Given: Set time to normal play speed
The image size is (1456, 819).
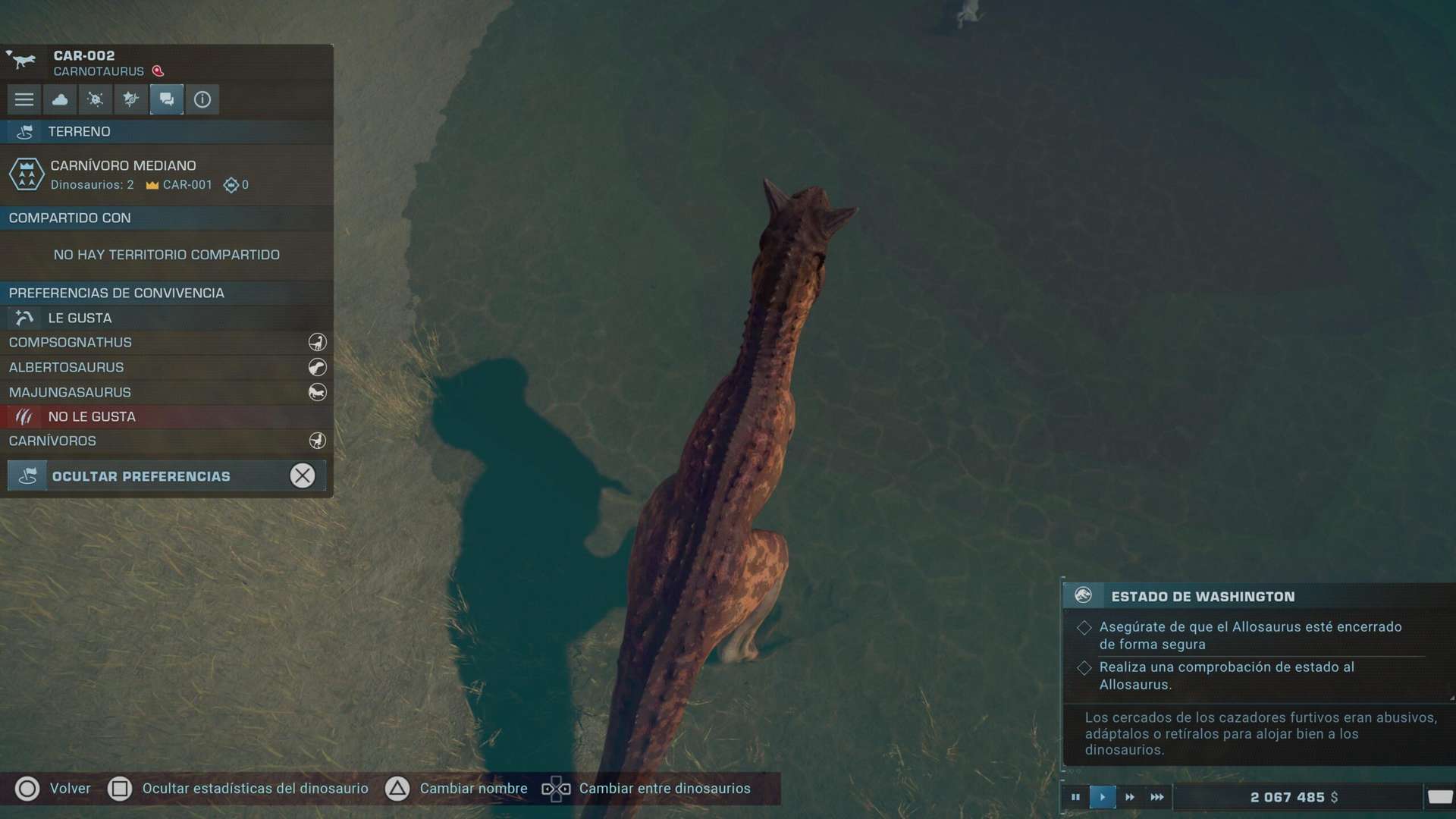Looking at the screenshot, I should 1103,797.
